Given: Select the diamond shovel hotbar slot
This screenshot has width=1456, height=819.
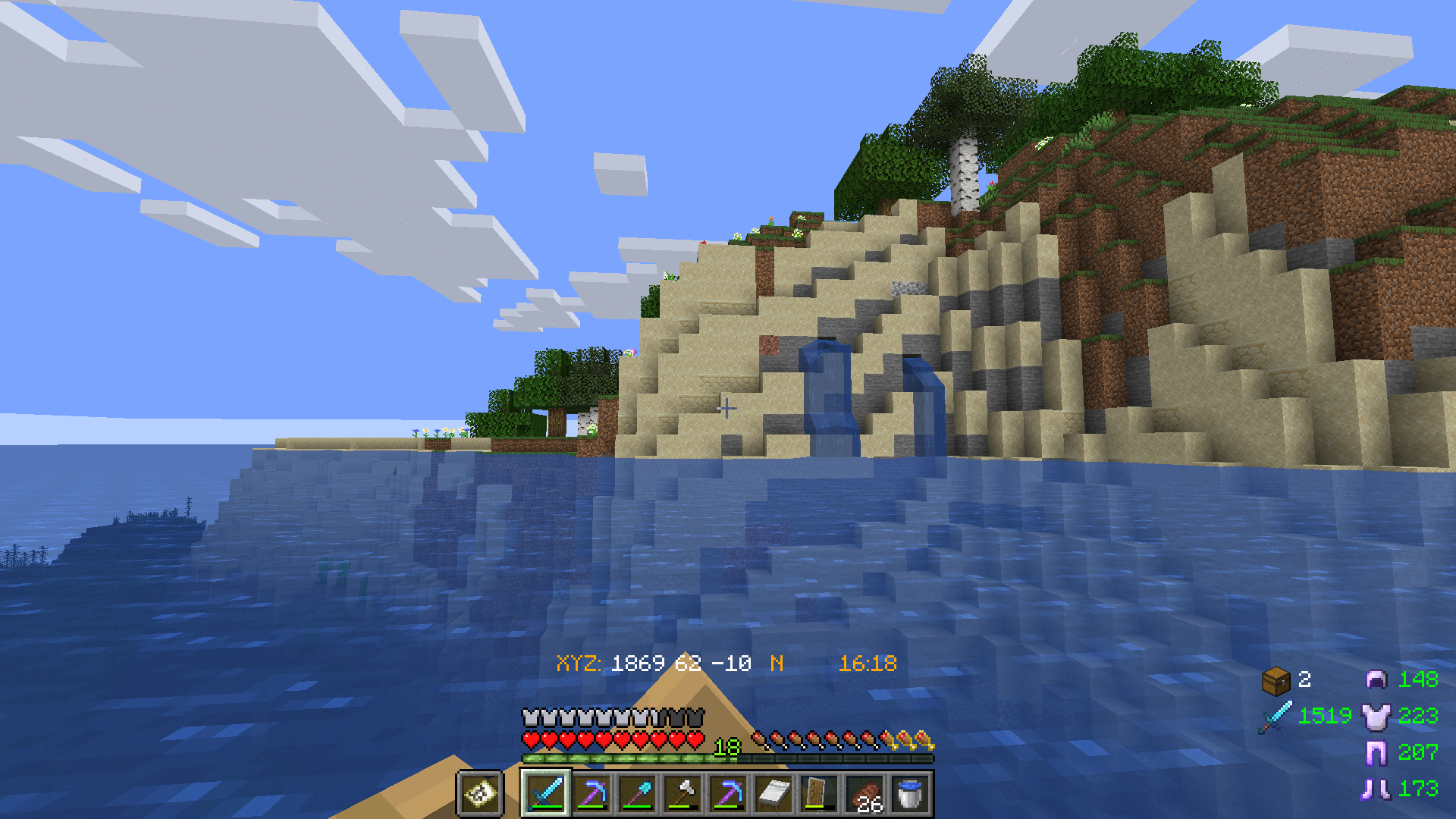Looking at the screenshot, I should (x=637, y=793).
